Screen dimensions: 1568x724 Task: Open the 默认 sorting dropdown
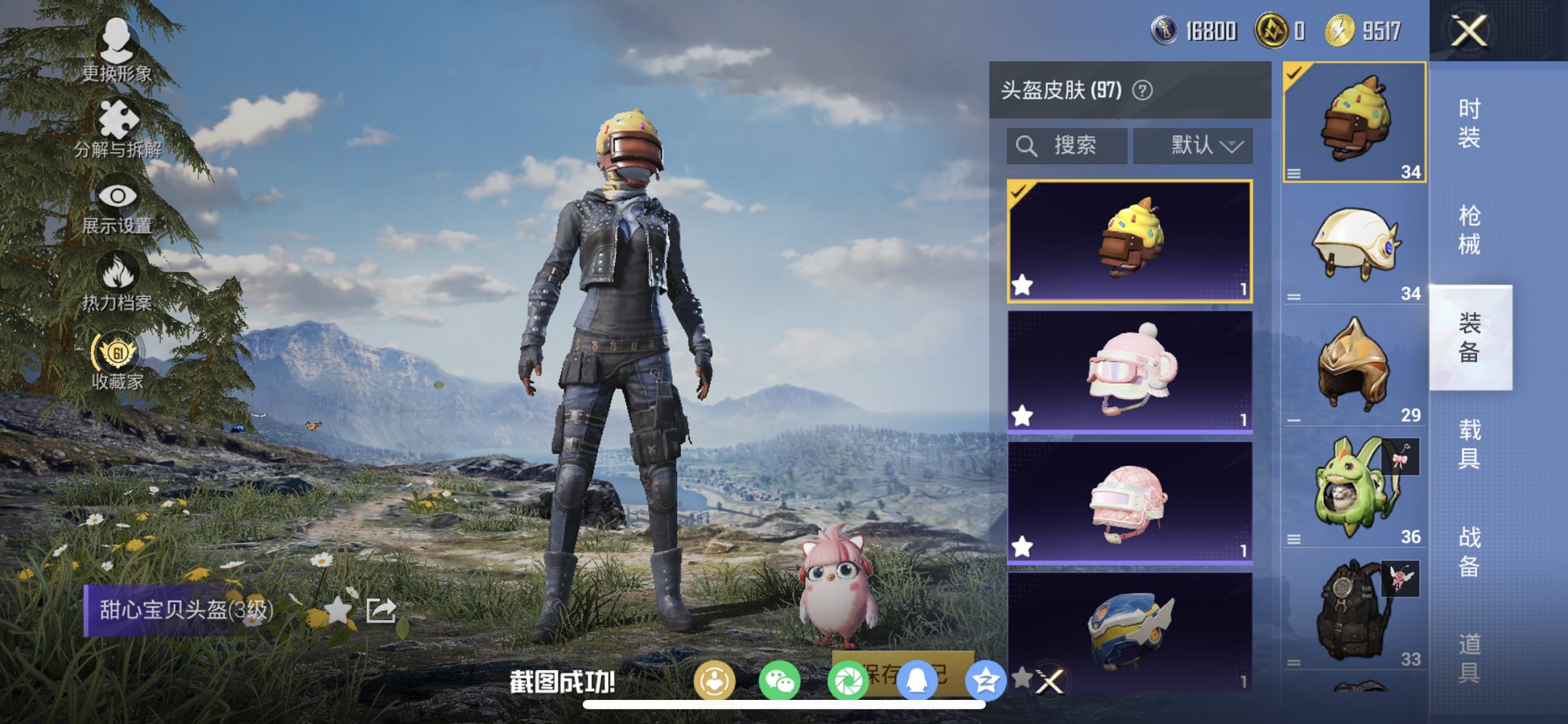pyautogui.click(x=1193, y=145)
